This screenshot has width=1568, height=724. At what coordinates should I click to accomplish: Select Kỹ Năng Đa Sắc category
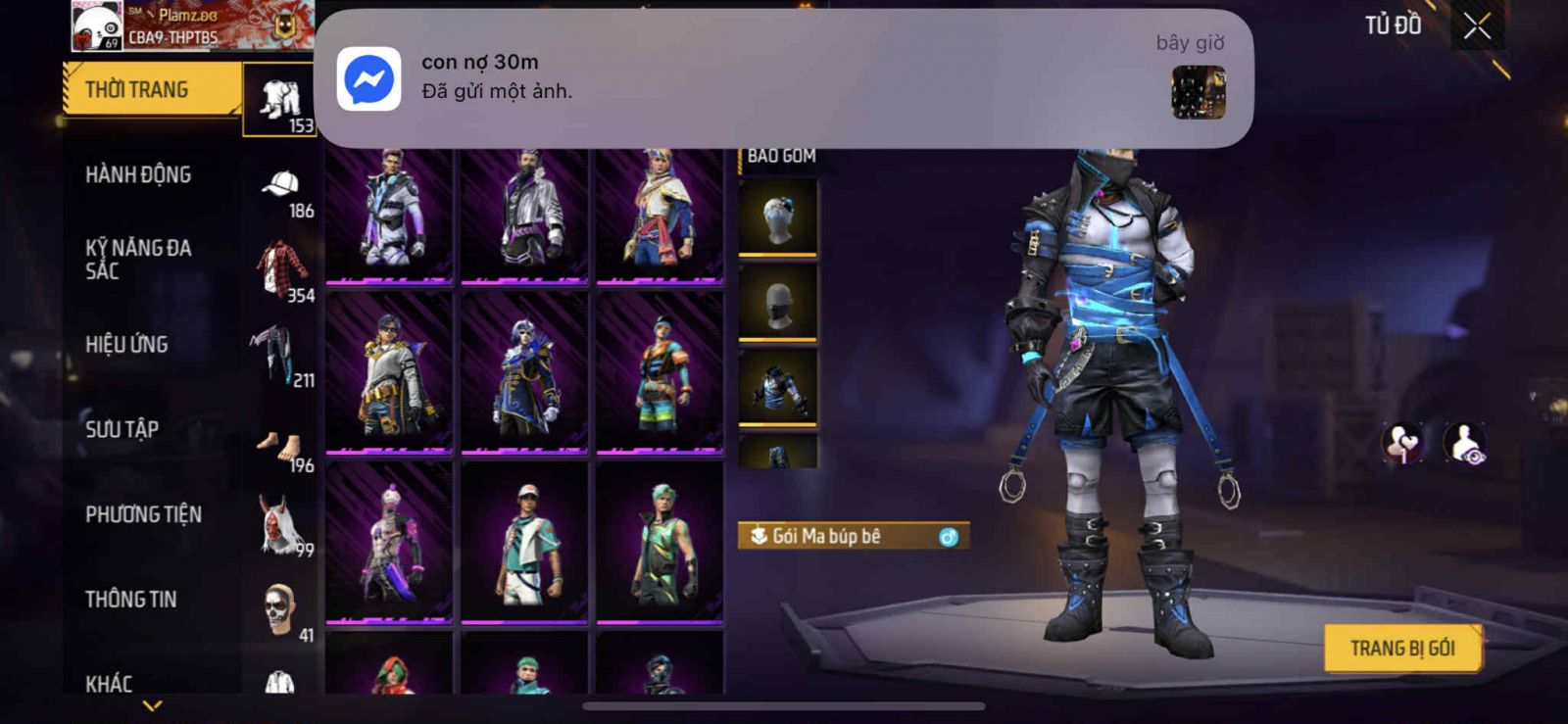click(x=138, y=260)
